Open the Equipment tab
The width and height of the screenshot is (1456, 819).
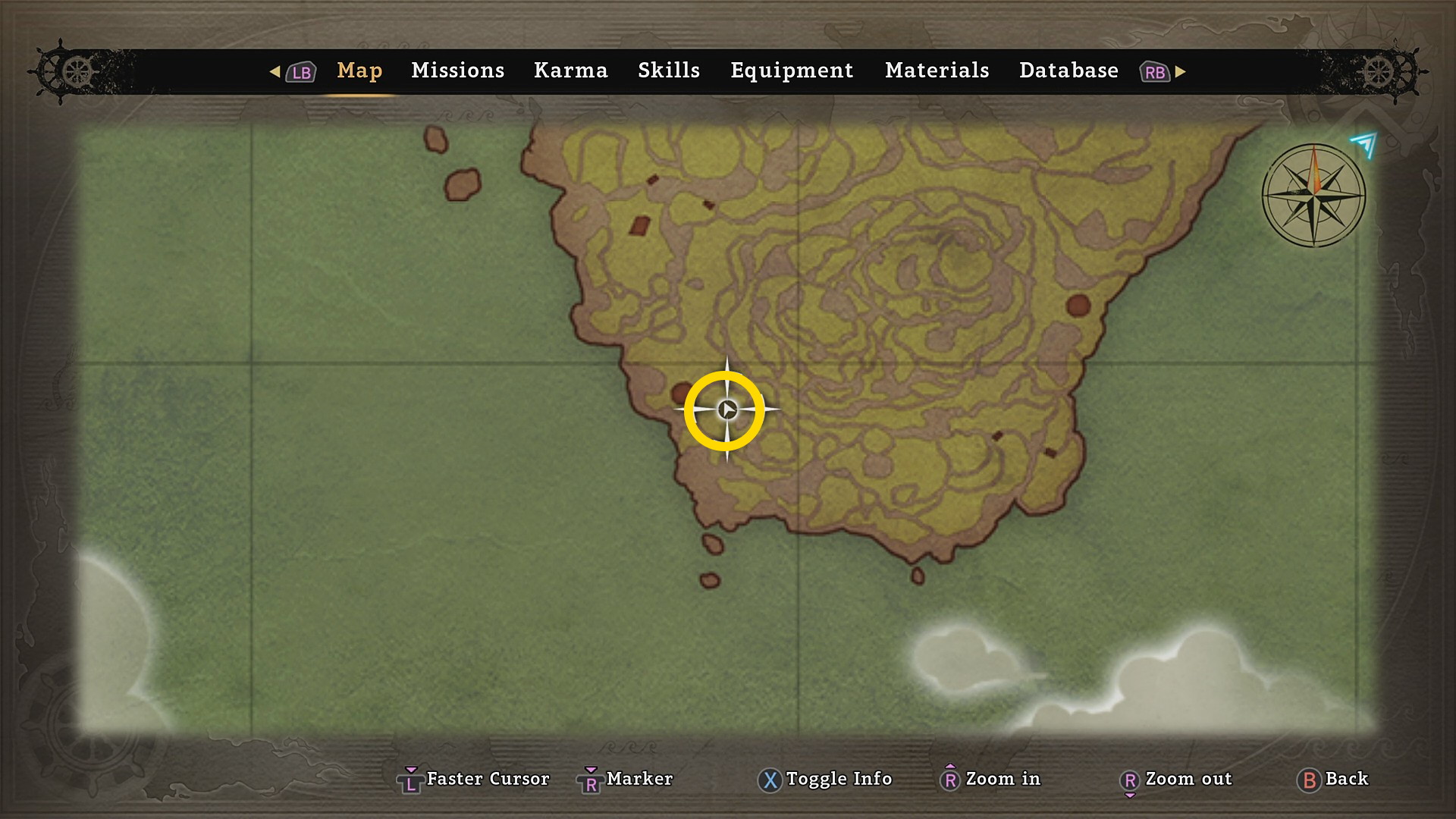click(x=792, y=71)
